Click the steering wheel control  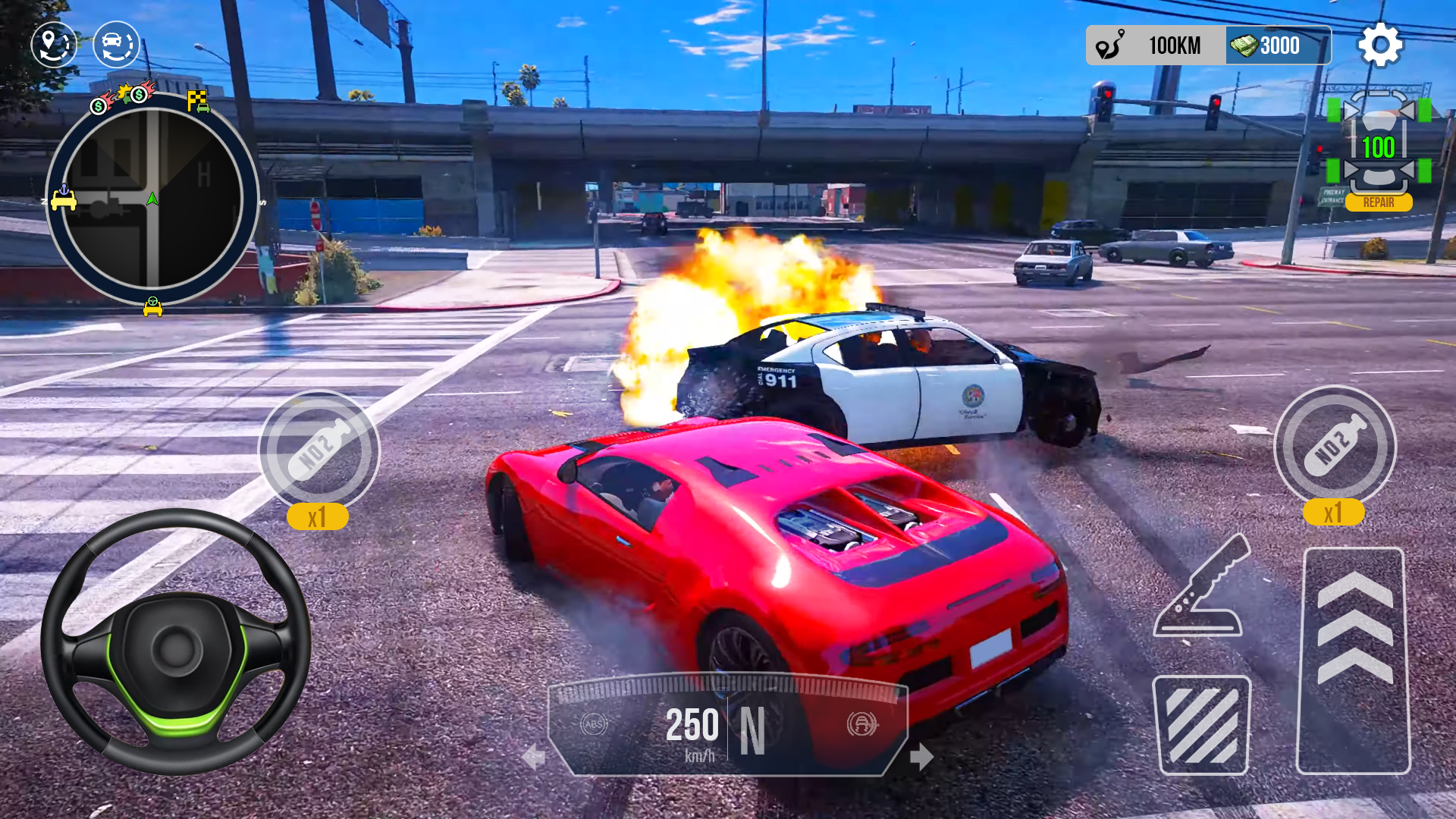click(176, 642)
